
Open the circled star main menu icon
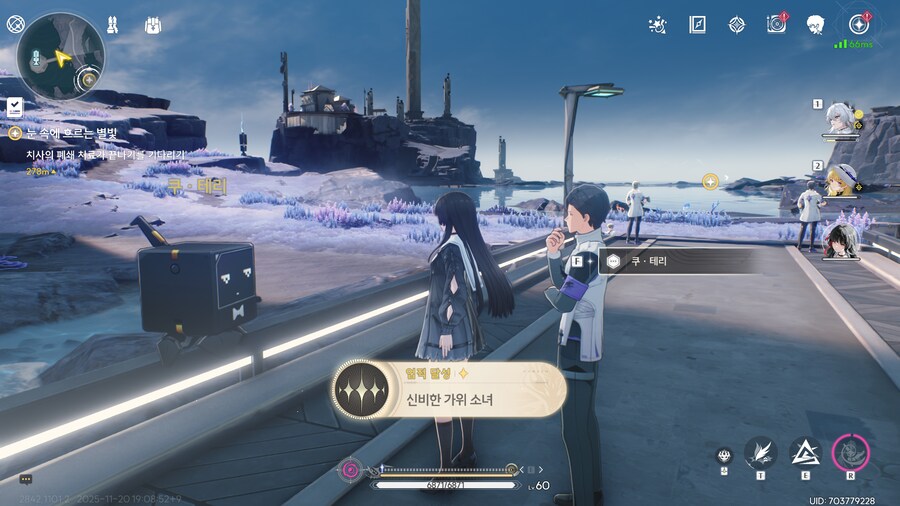pos(857,24)
